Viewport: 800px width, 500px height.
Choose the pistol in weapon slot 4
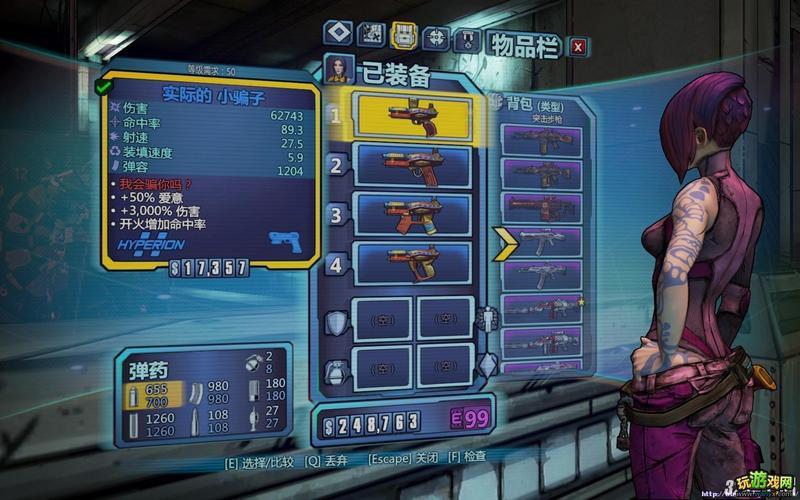pos(414,262)
